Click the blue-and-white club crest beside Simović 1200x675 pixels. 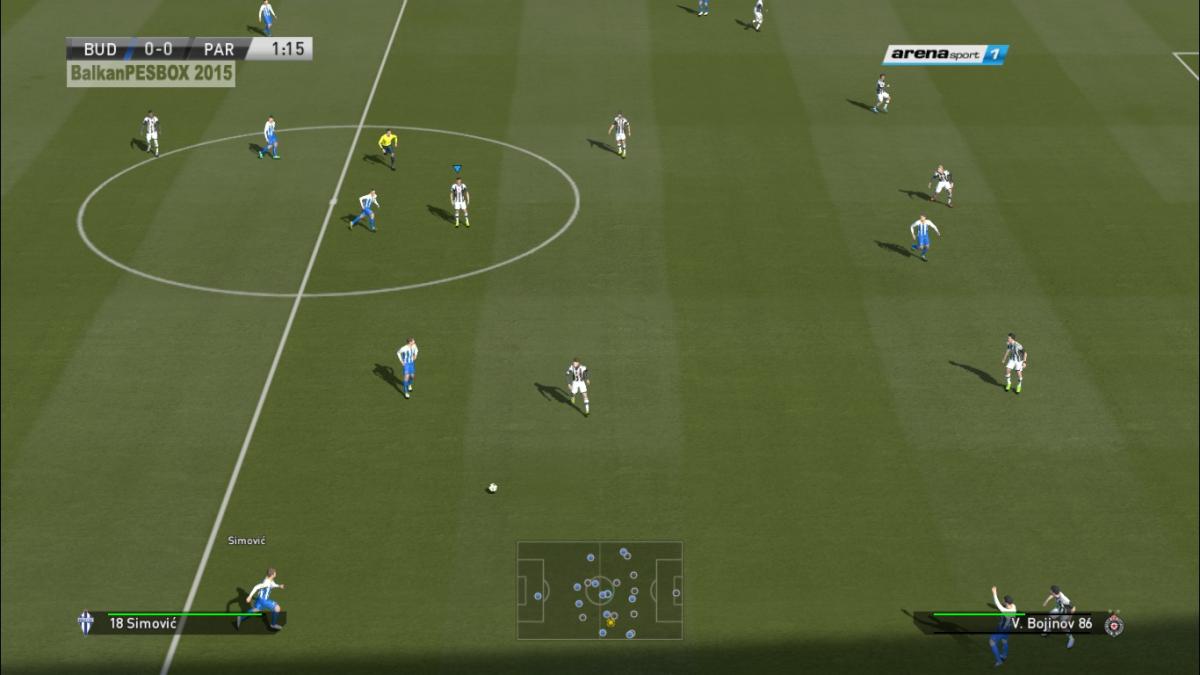tap(86, 623)
